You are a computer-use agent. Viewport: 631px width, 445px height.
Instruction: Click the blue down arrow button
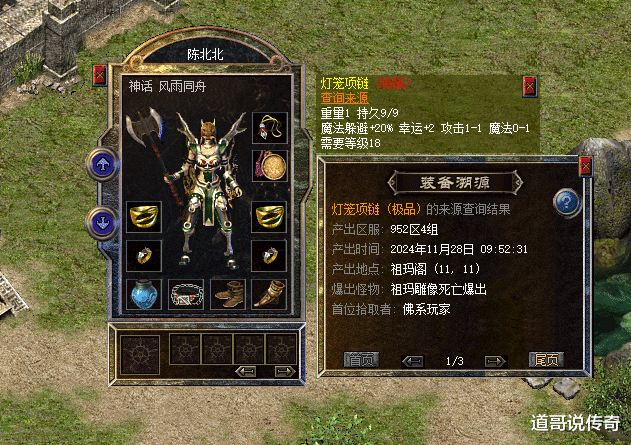(x=103, y=221)
